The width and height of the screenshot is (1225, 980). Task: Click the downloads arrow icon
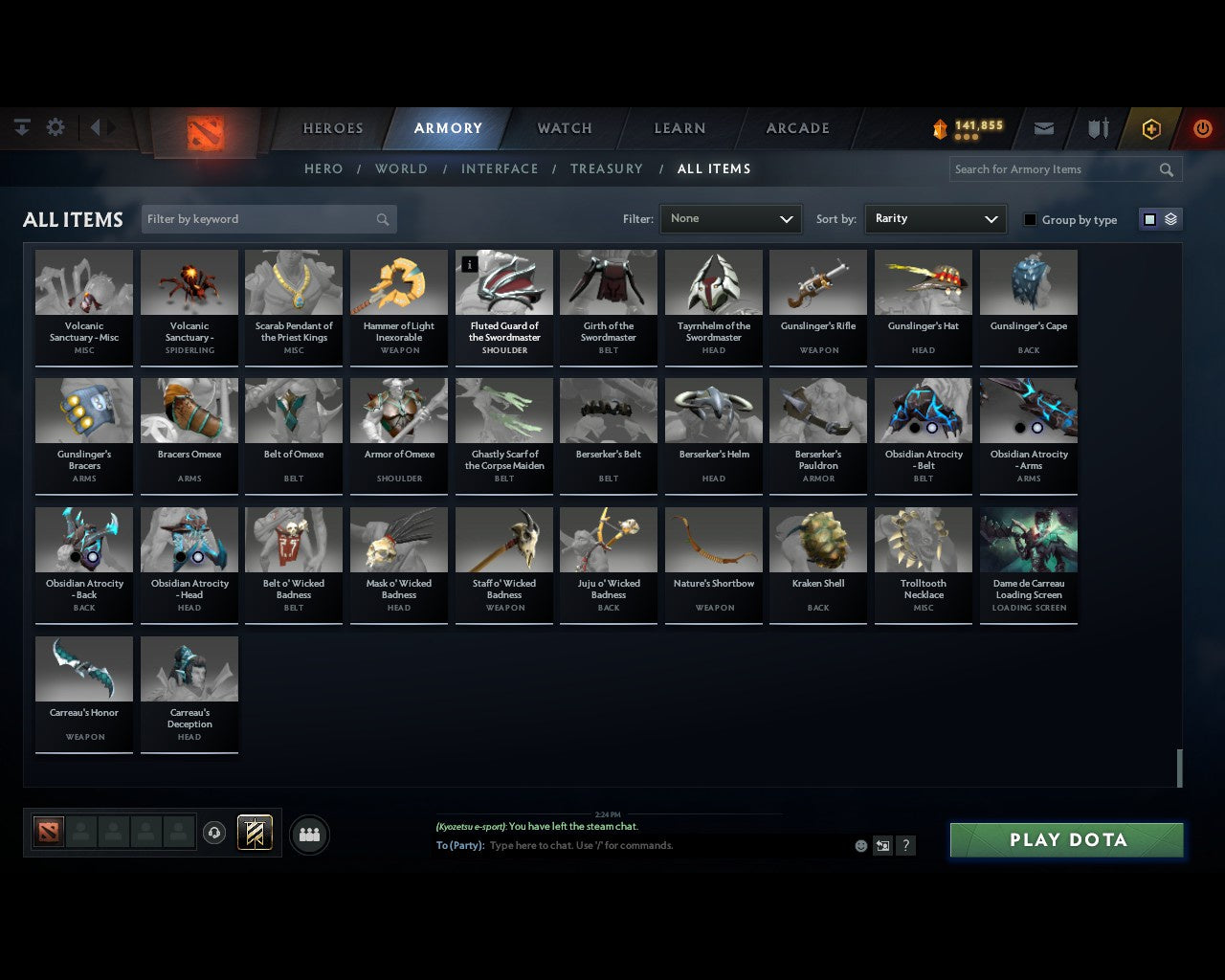pos(21,126)
